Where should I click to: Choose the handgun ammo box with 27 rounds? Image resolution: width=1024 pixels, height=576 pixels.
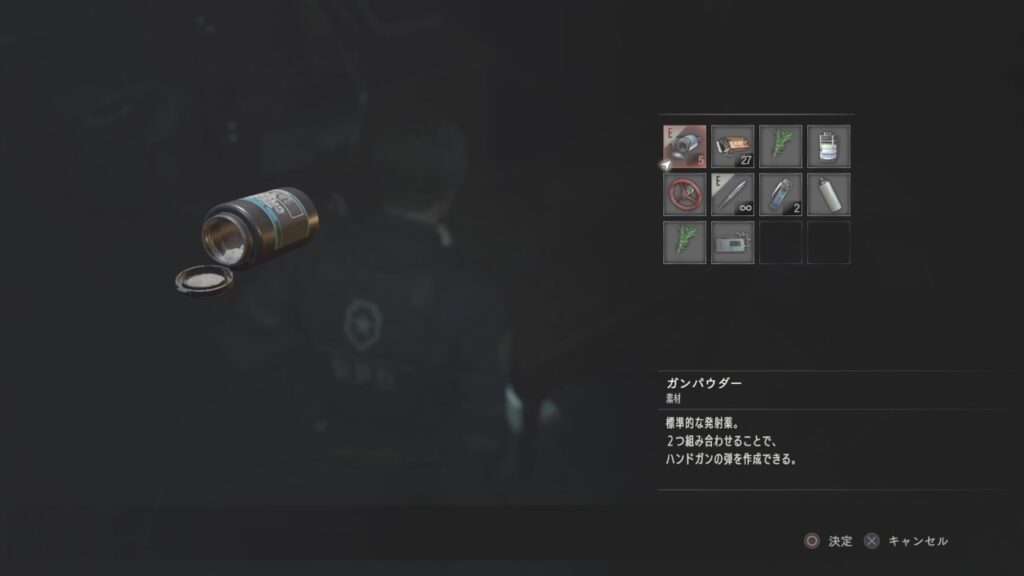click(x=733, y=146)
